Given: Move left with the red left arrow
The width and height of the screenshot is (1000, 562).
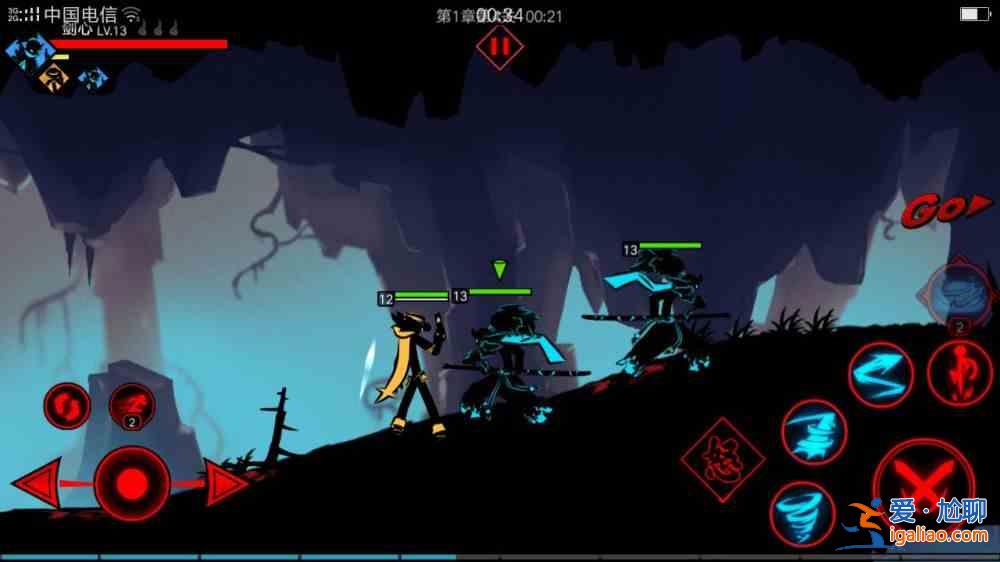Looking at the screenshot, I should (38, 486).
